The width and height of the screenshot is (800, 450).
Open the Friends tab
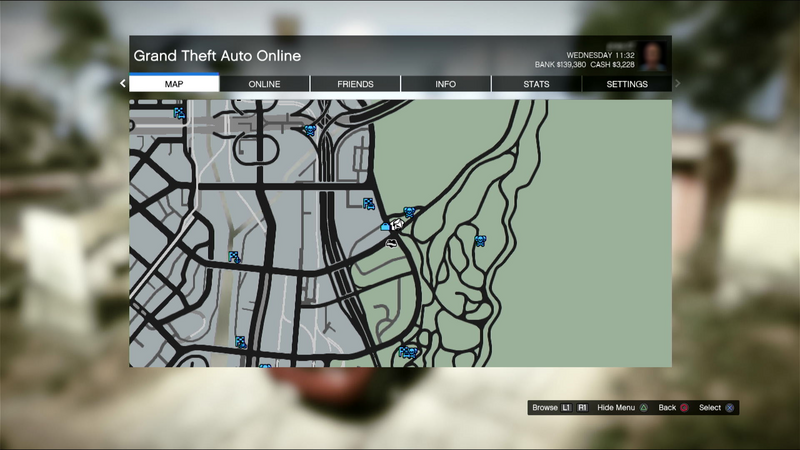[355, 84]
